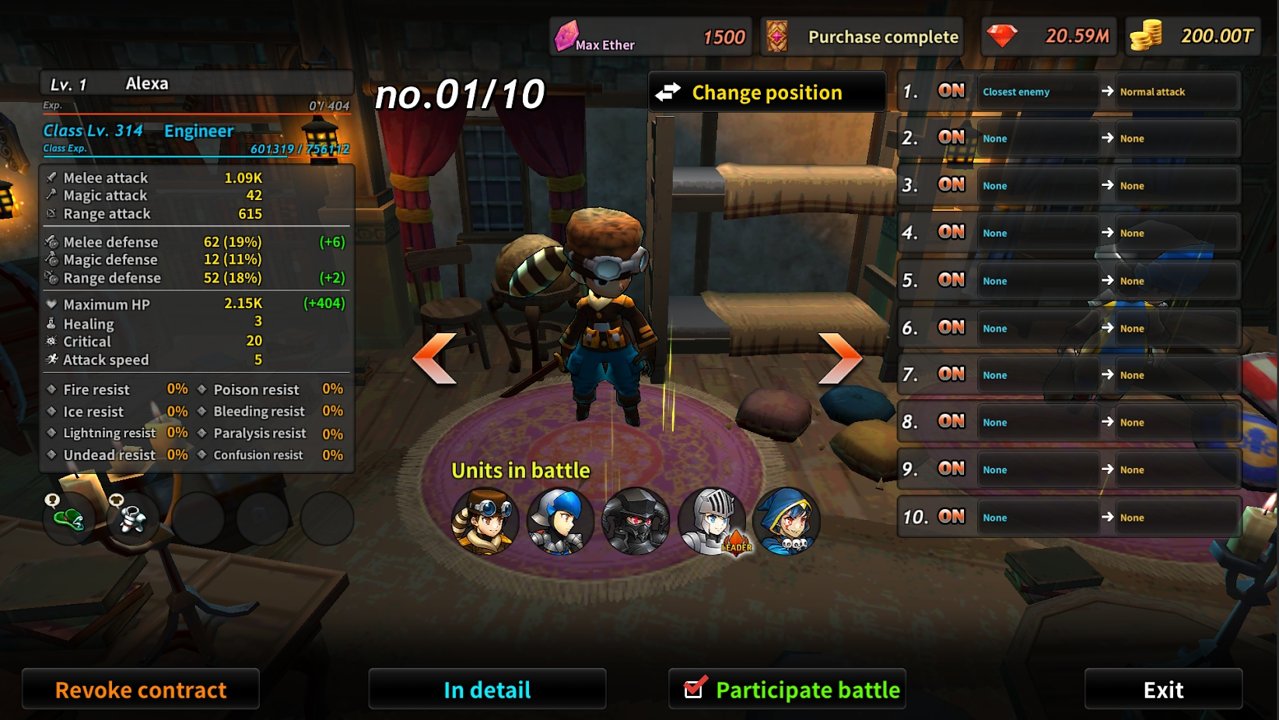Show the previous unit with left arrow
The height and width of the screenshot is (720, 1279).
435,358
